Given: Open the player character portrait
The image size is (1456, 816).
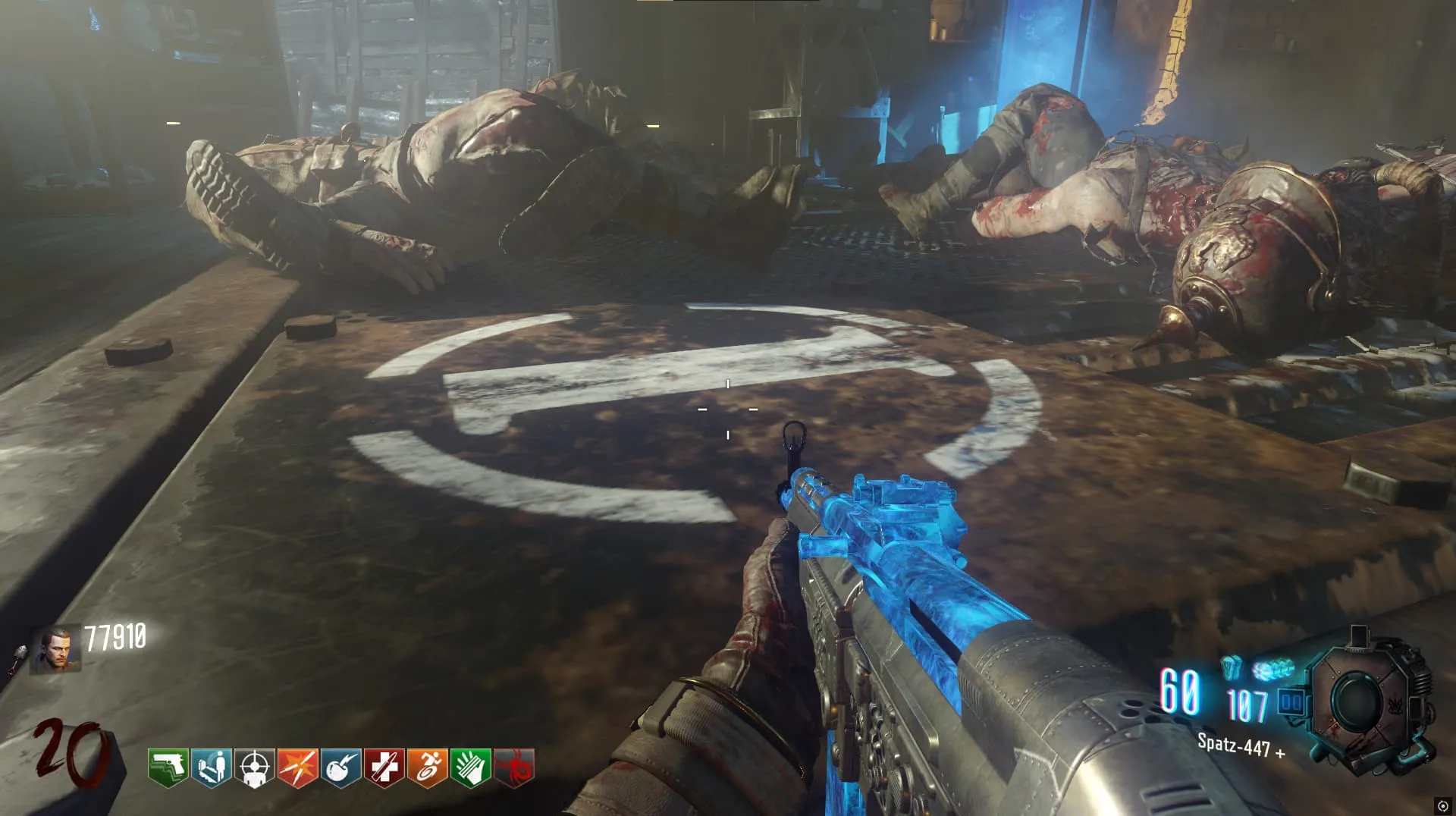Looking at the screenshot, I should tap(55, 649).
